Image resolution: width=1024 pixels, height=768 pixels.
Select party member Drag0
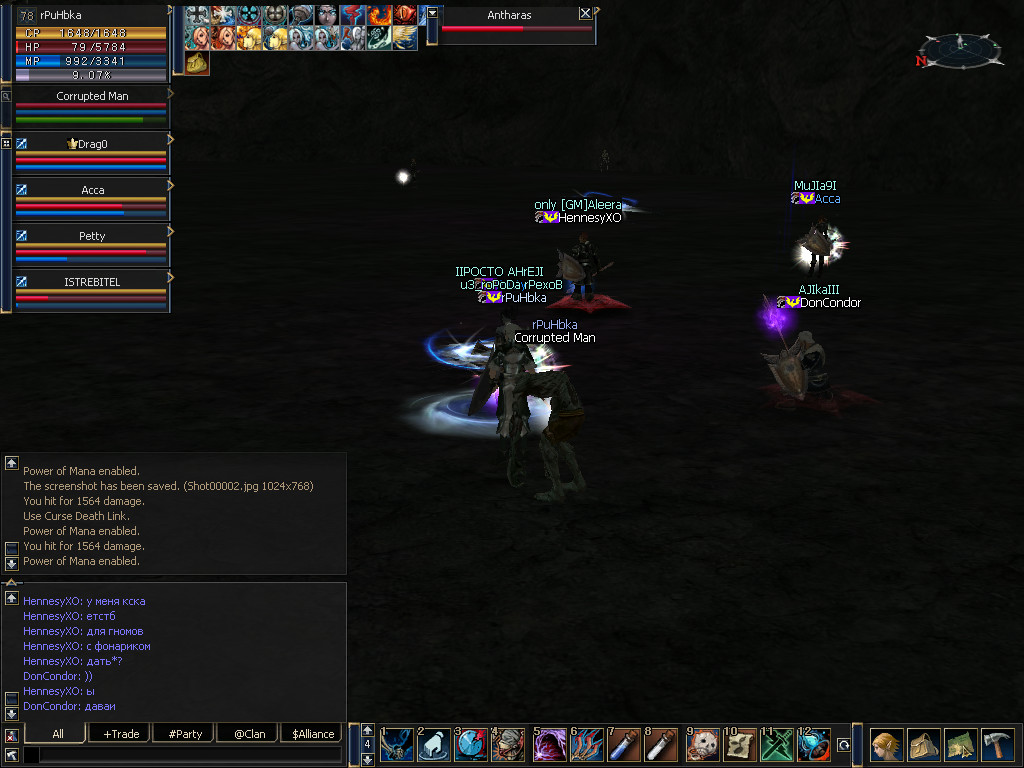tap(91, 144)
